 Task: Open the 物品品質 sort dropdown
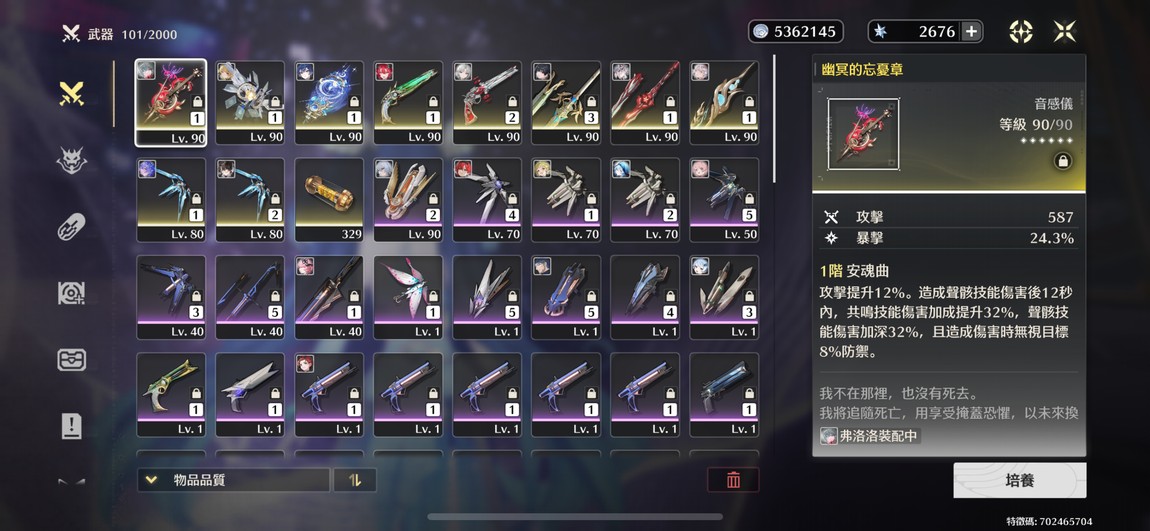233,480
